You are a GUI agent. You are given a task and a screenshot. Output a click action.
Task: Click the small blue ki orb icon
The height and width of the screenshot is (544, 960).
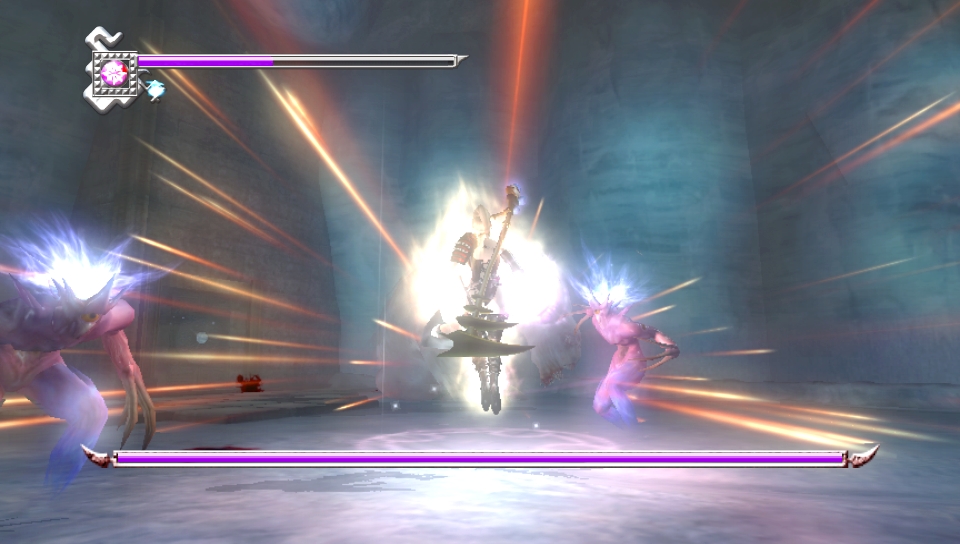click(x=155, y=90)
